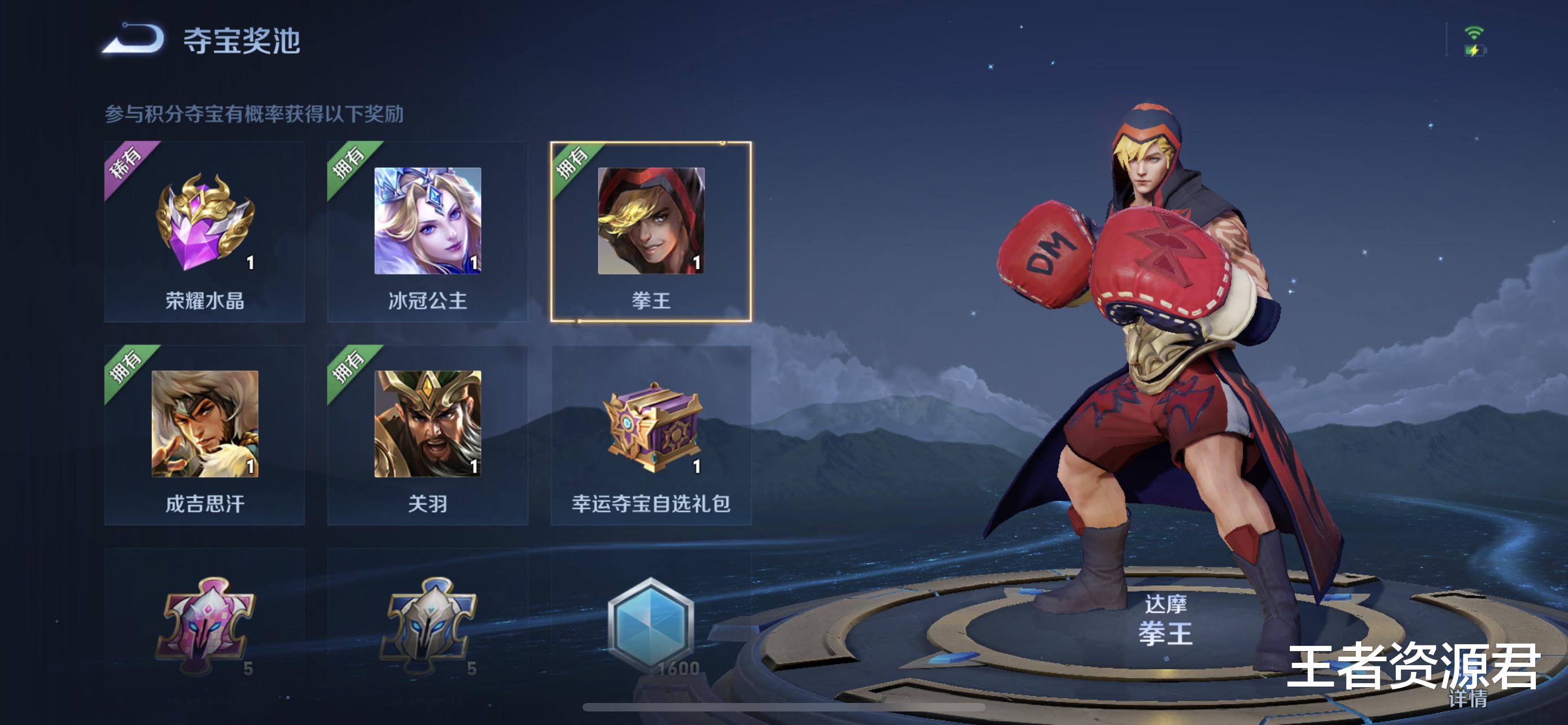Click the 夺宝奖池 title text
Screen dimensions: 1568x725
point(240,40)
